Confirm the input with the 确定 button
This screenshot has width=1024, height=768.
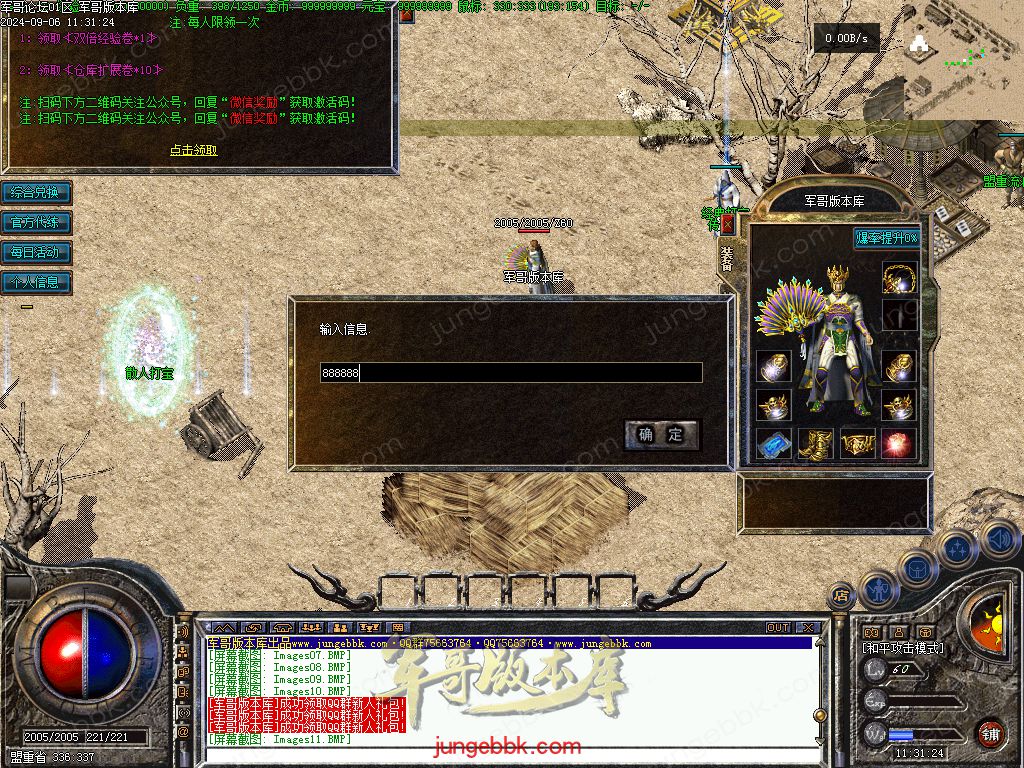coord(661,434)
